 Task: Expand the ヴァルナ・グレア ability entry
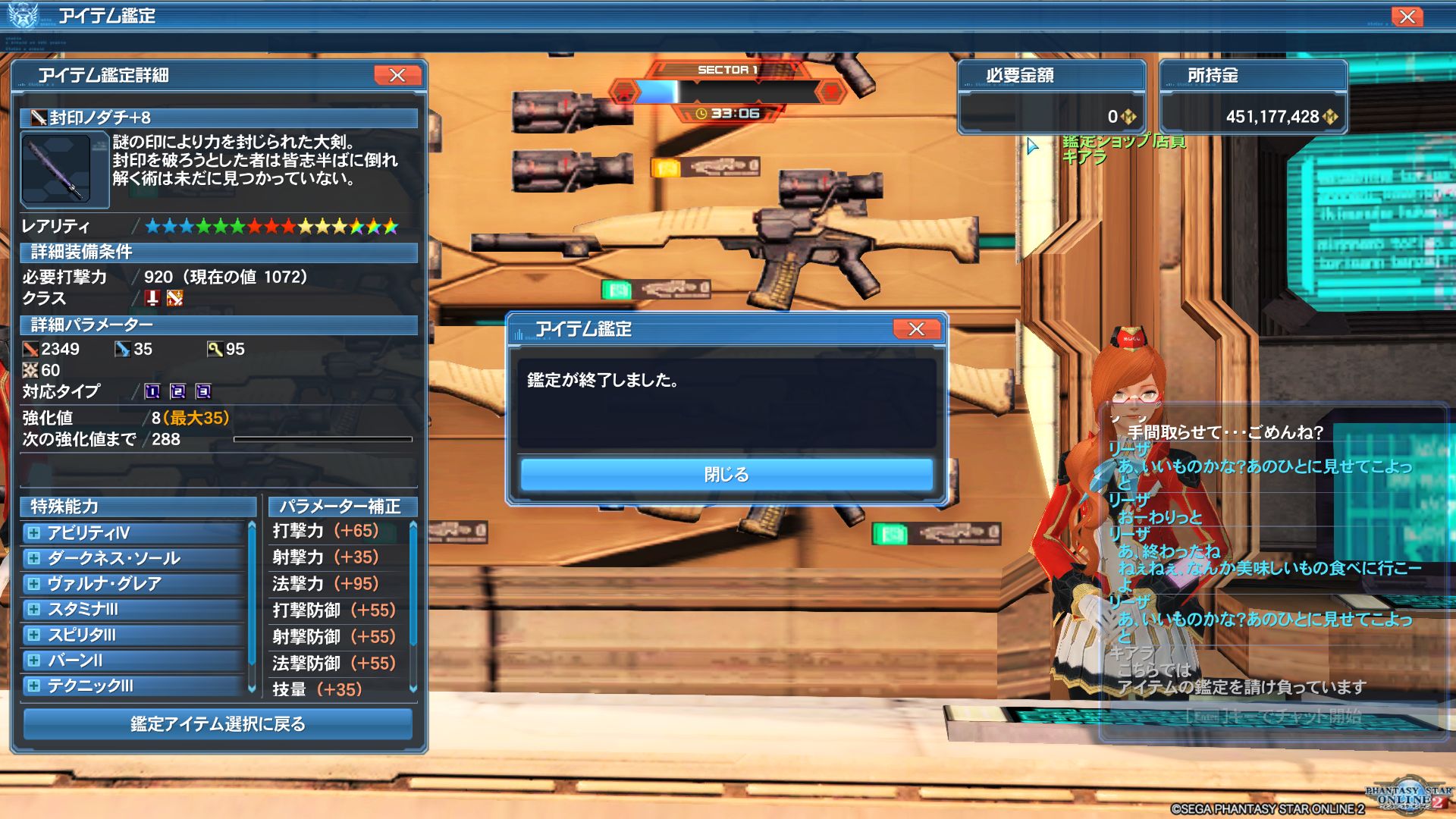[x=33, y=584]
